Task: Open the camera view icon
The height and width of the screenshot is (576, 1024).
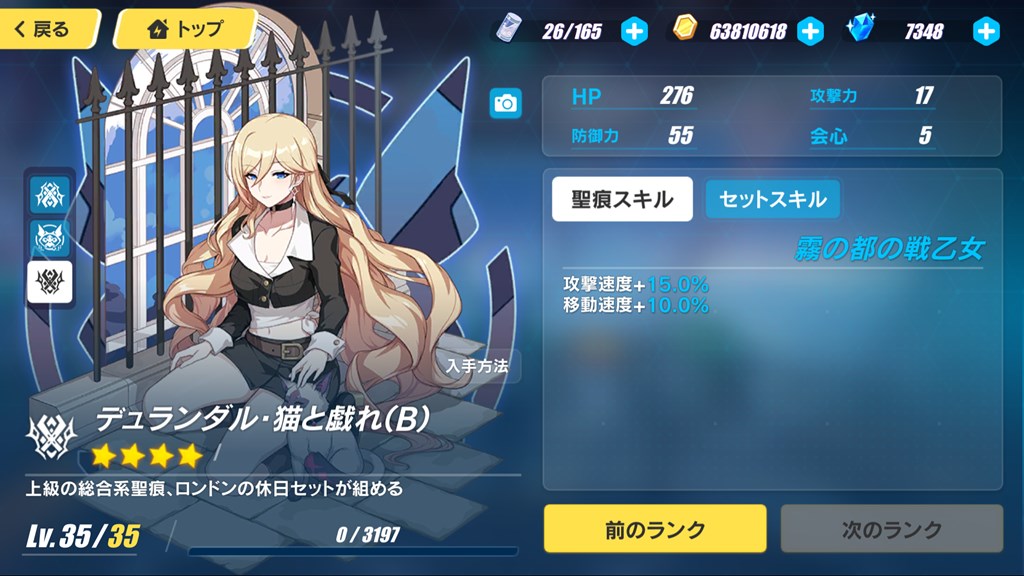Action: pyautogui.click(x=506, y=103)
